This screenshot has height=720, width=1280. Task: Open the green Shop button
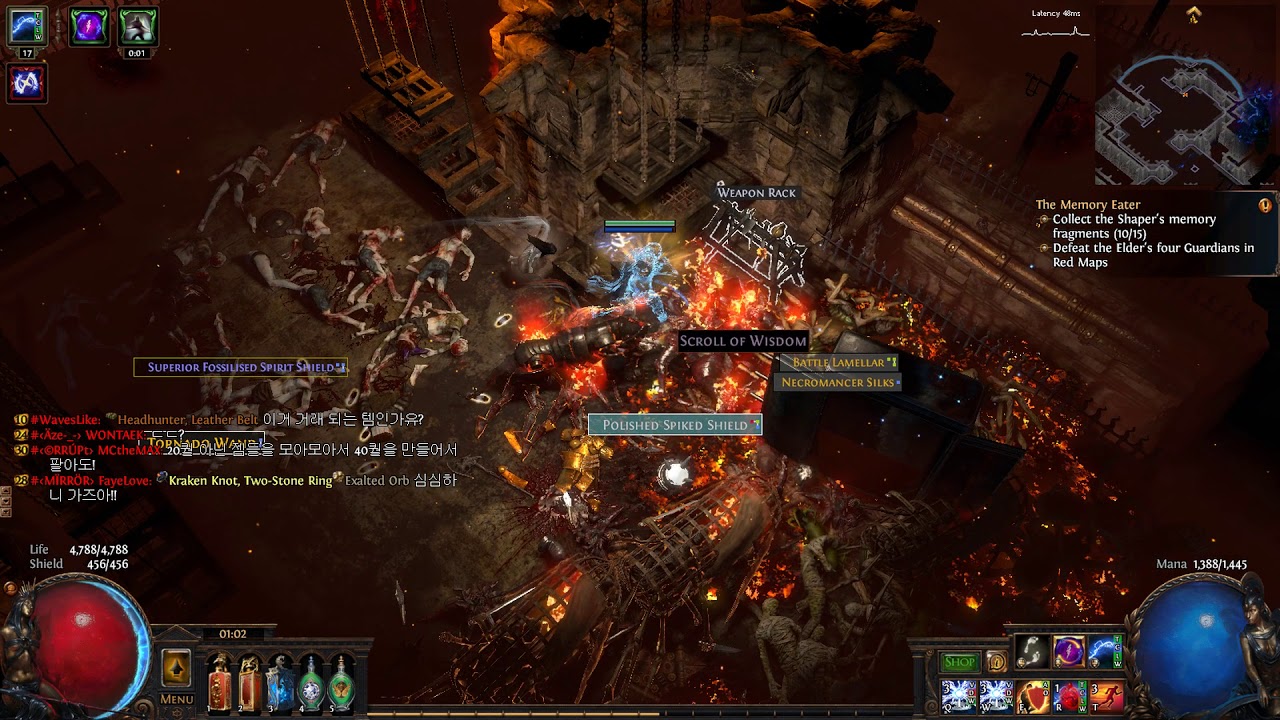[x=959, y=662]
